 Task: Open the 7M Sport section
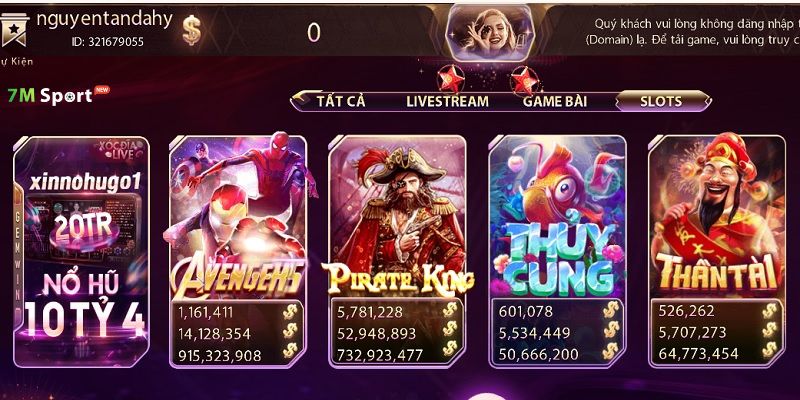(50, 96)
